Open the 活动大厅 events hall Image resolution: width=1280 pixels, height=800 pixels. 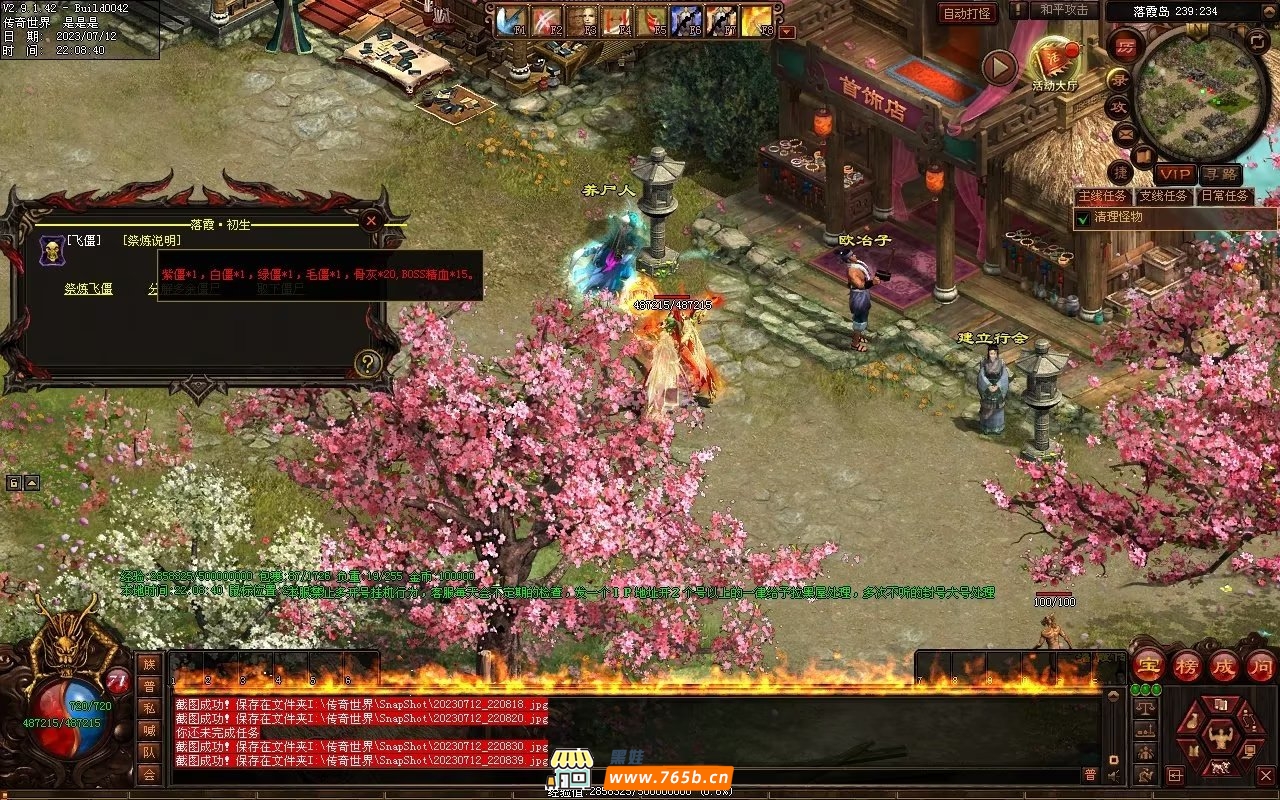point(1054,62)
